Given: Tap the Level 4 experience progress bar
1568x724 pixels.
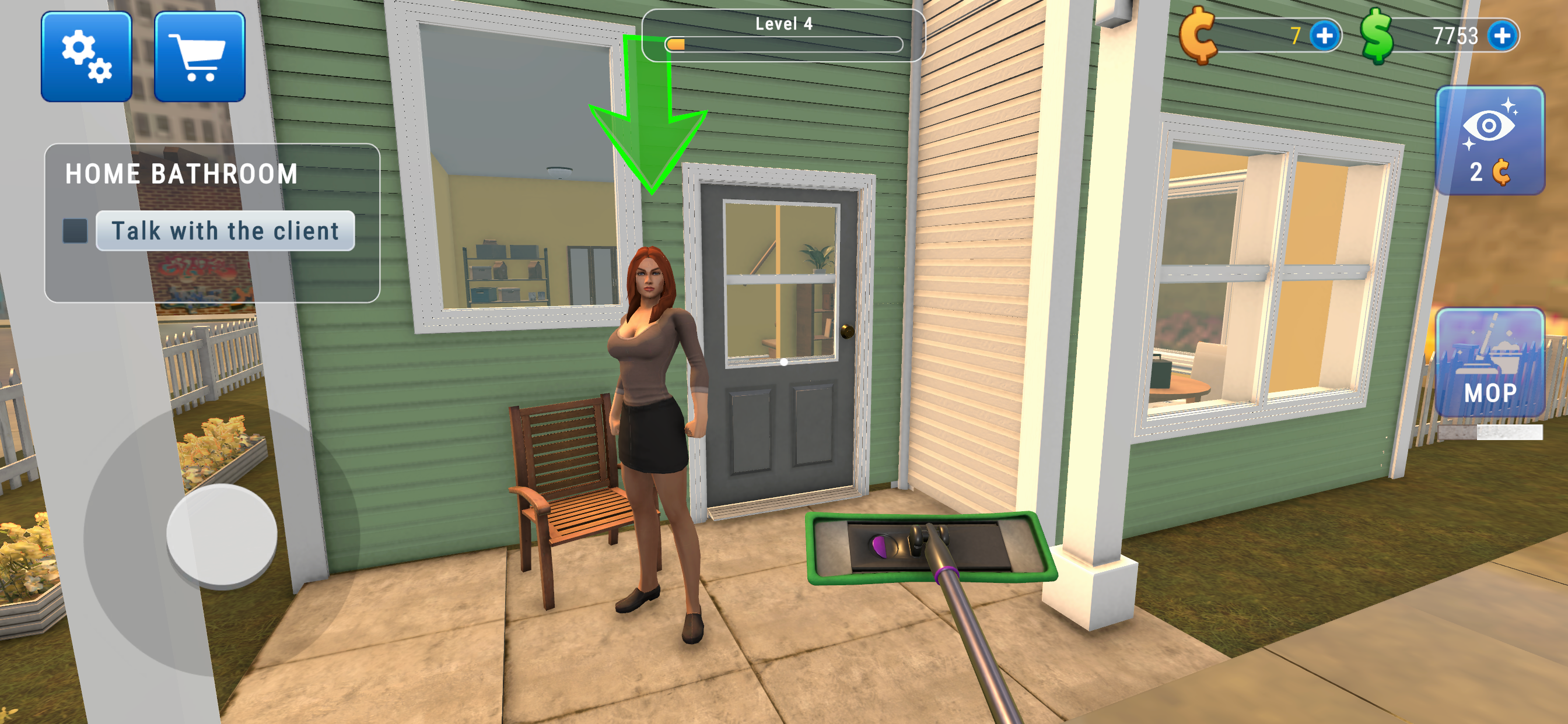Looking at the screenshot, I should (784, 44).
